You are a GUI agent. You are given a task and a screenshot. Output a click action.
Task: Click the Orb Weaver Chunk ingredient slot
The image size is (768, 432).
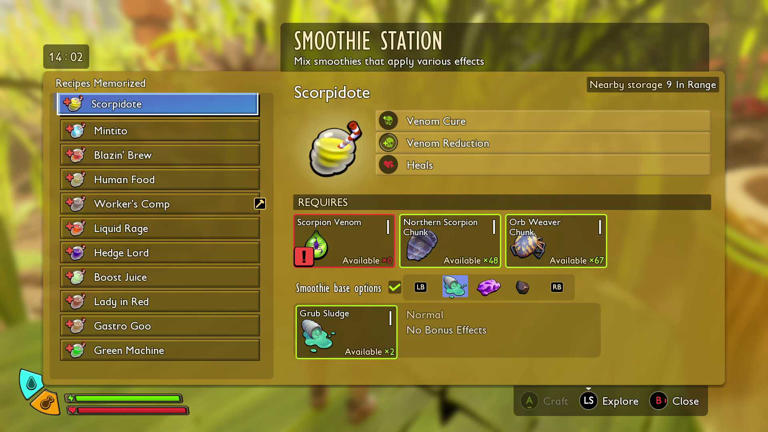pyautogui.click(x=556, y=241)
